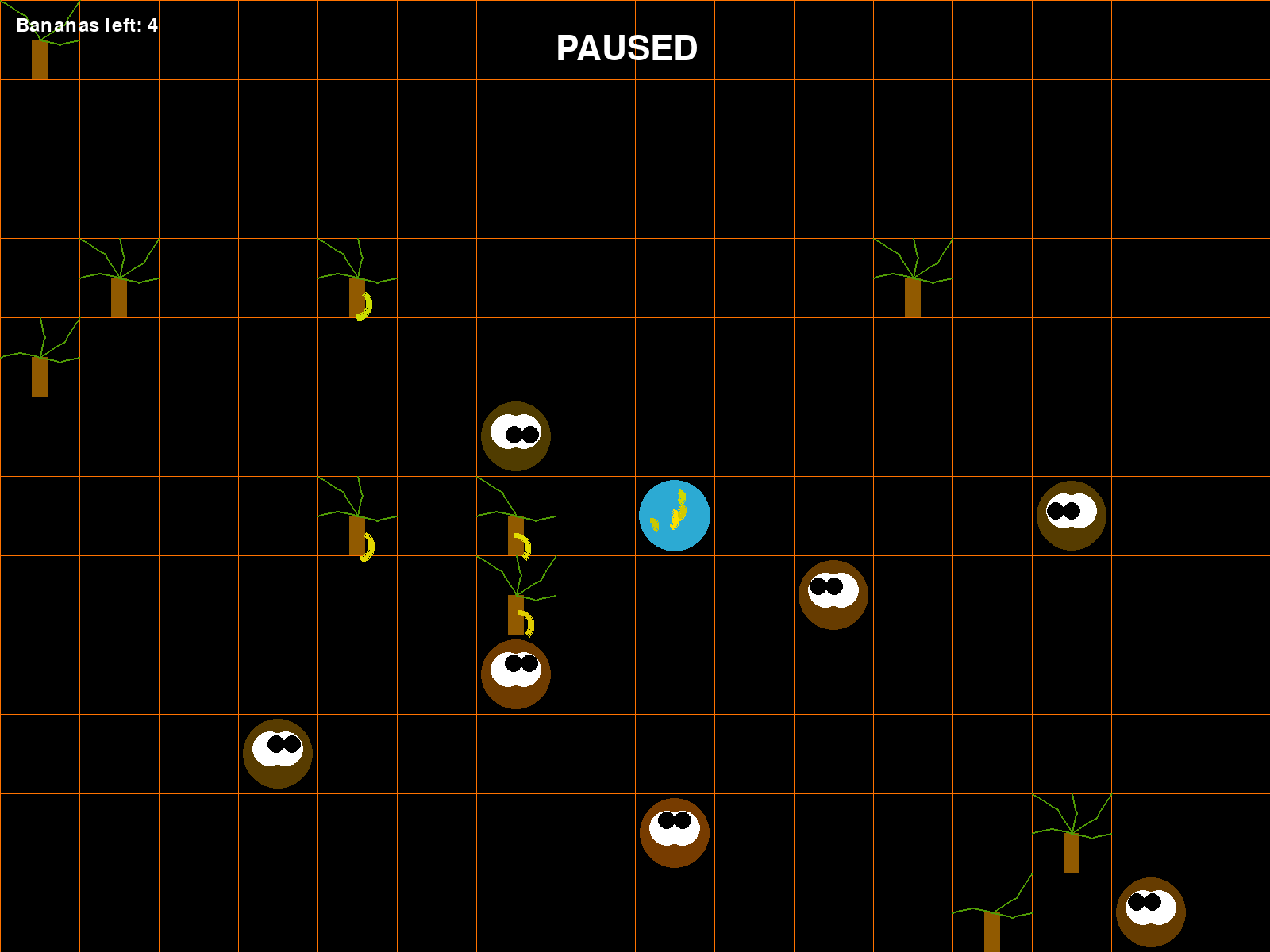Click the blue earth-patterned player ball

(675, 515)
